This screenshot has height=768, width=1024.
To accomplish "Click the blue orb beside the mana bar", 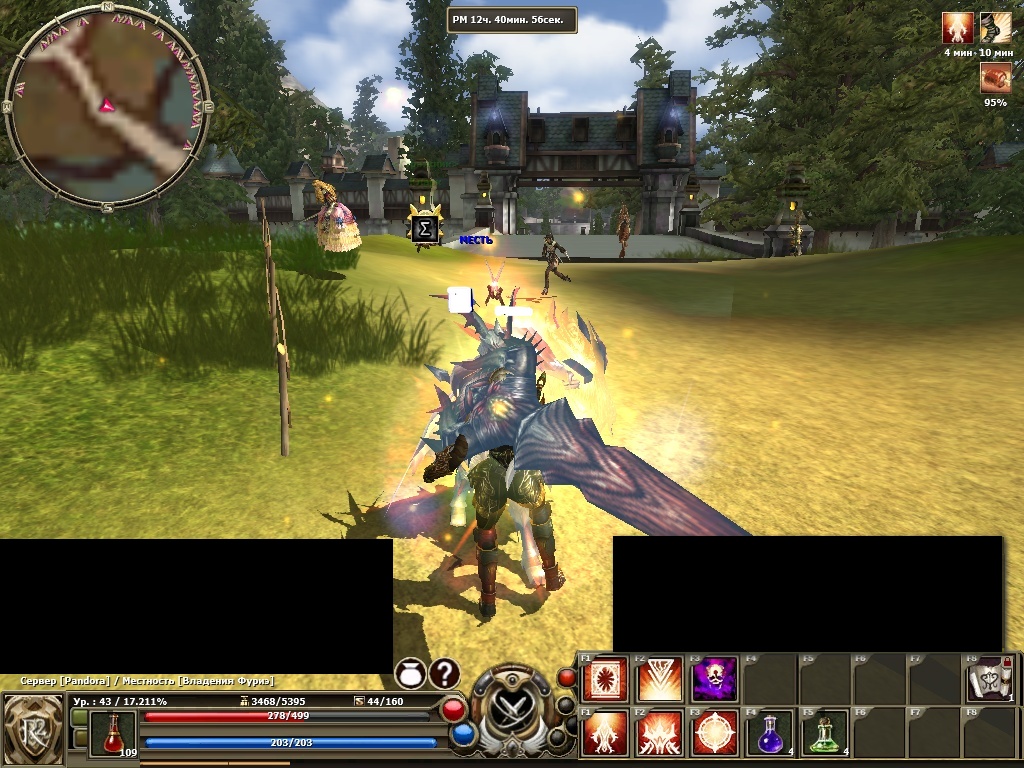I will 462,735.
